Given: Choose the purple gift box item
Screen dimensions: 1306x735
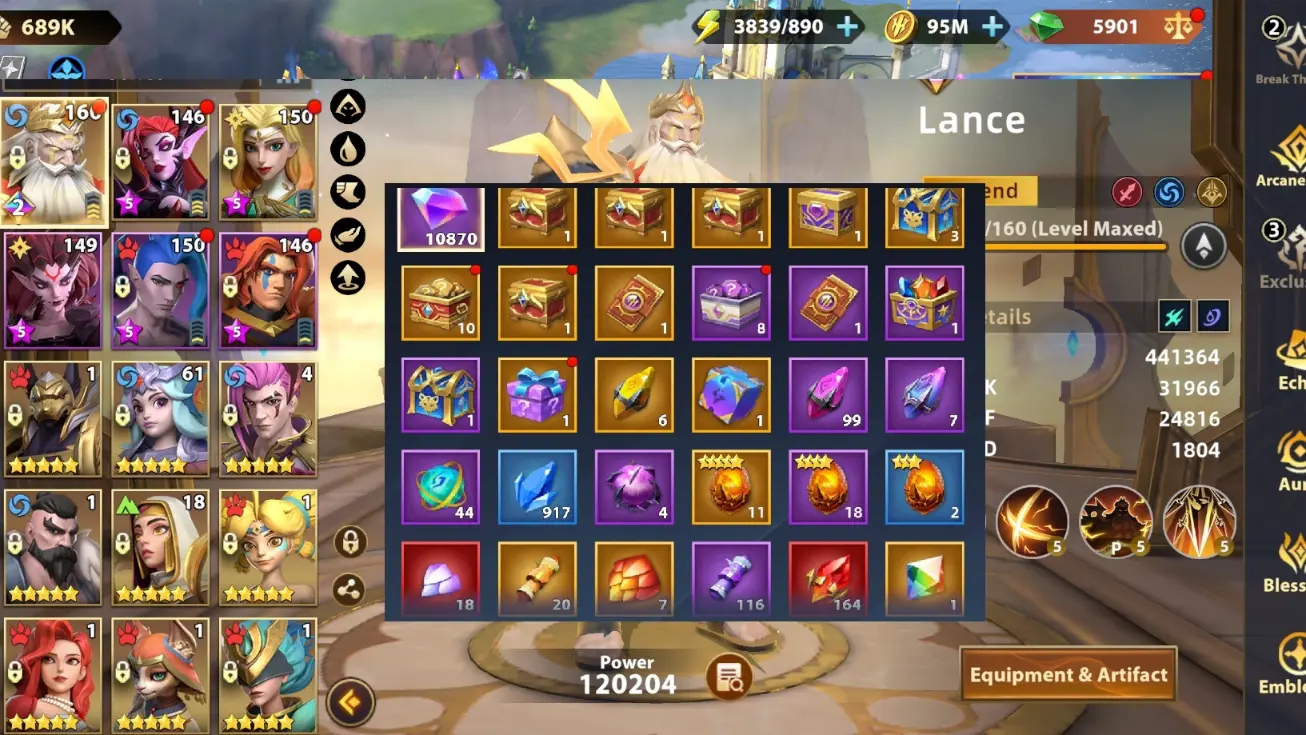Looking at the screenshot, I should point(538,395).
